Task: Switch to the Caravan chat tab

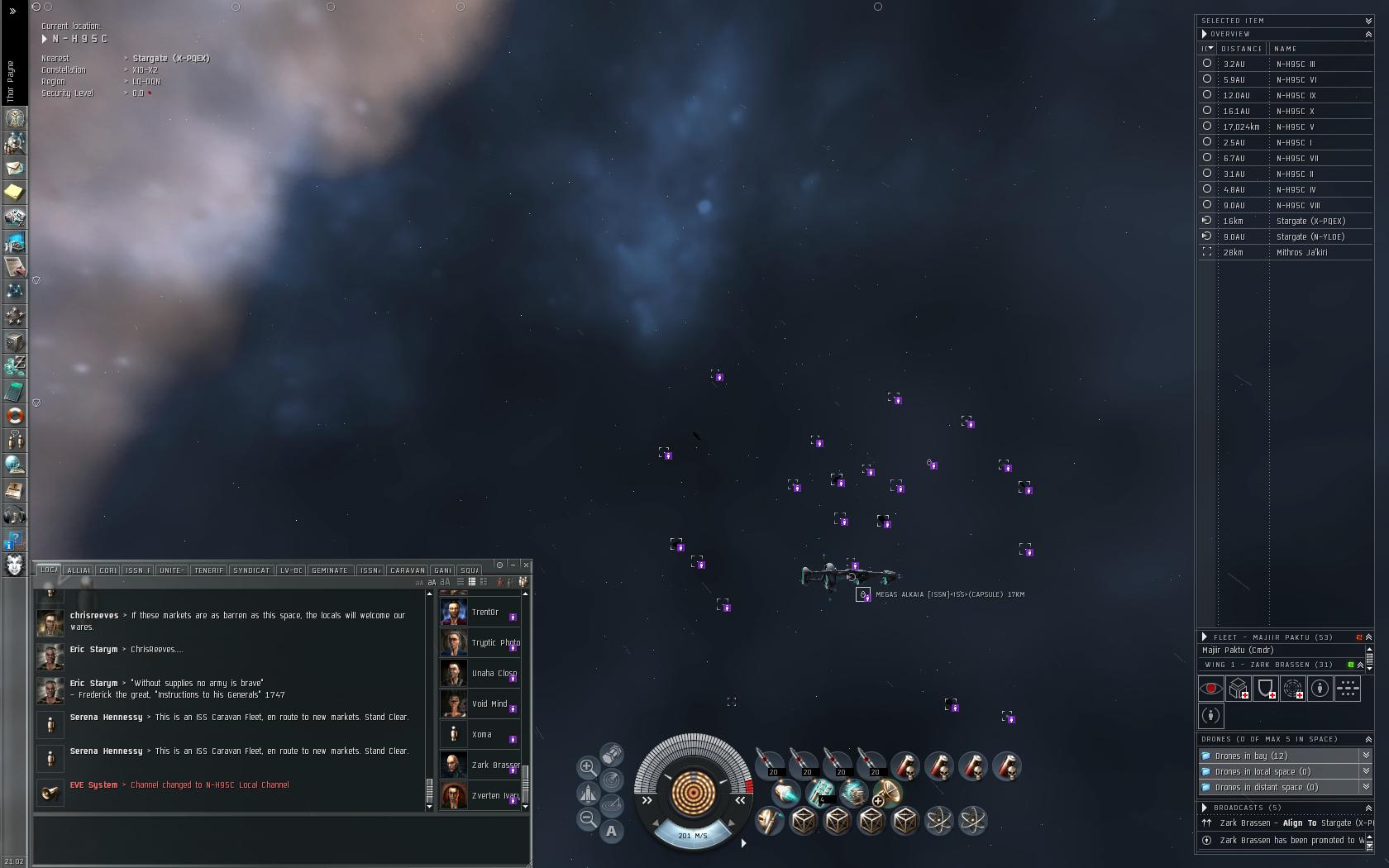Action: pyautogui.click(x=407, y=570)
